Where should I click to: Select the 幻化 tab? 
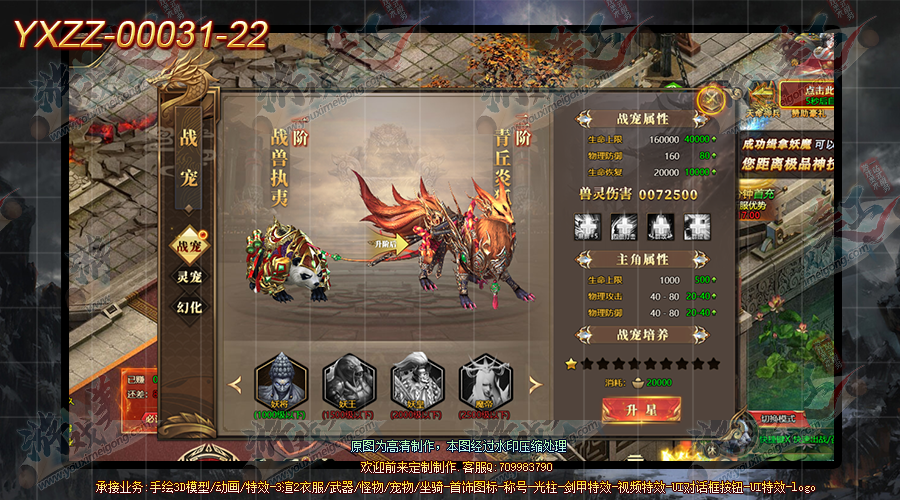point(189,307)
